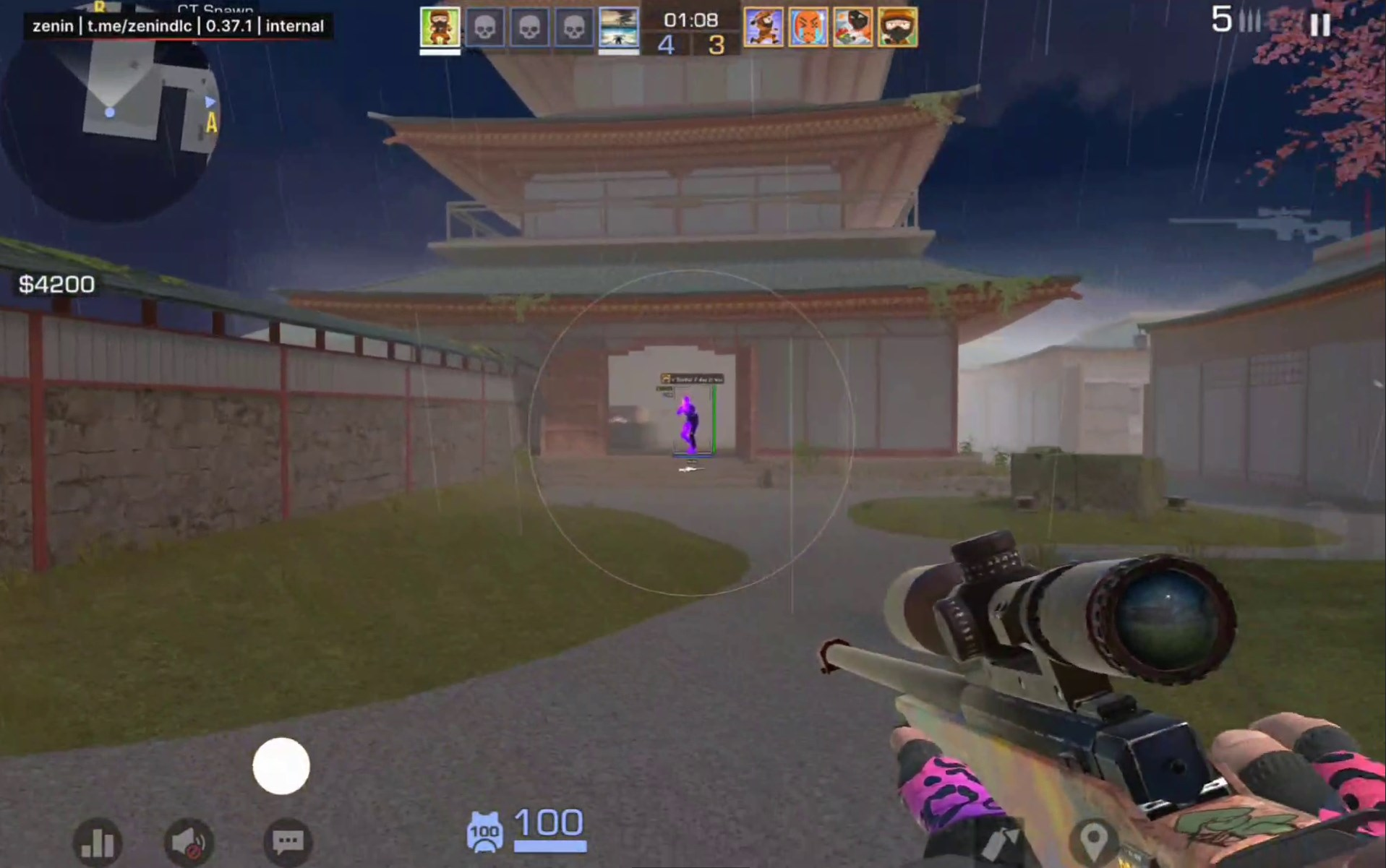Tap the $4200 money display

click(56, 284)
